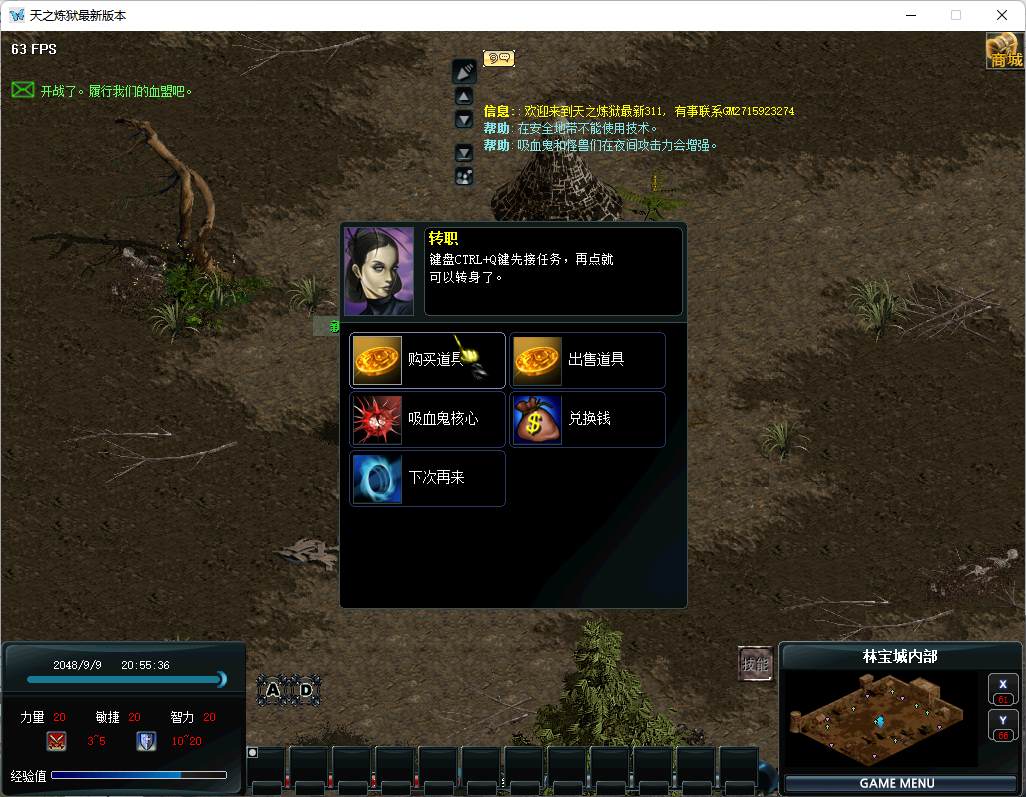Click the blue shield defense icon
The width and height of the screenshot is (1026, 797).
(x=146, y=741)
